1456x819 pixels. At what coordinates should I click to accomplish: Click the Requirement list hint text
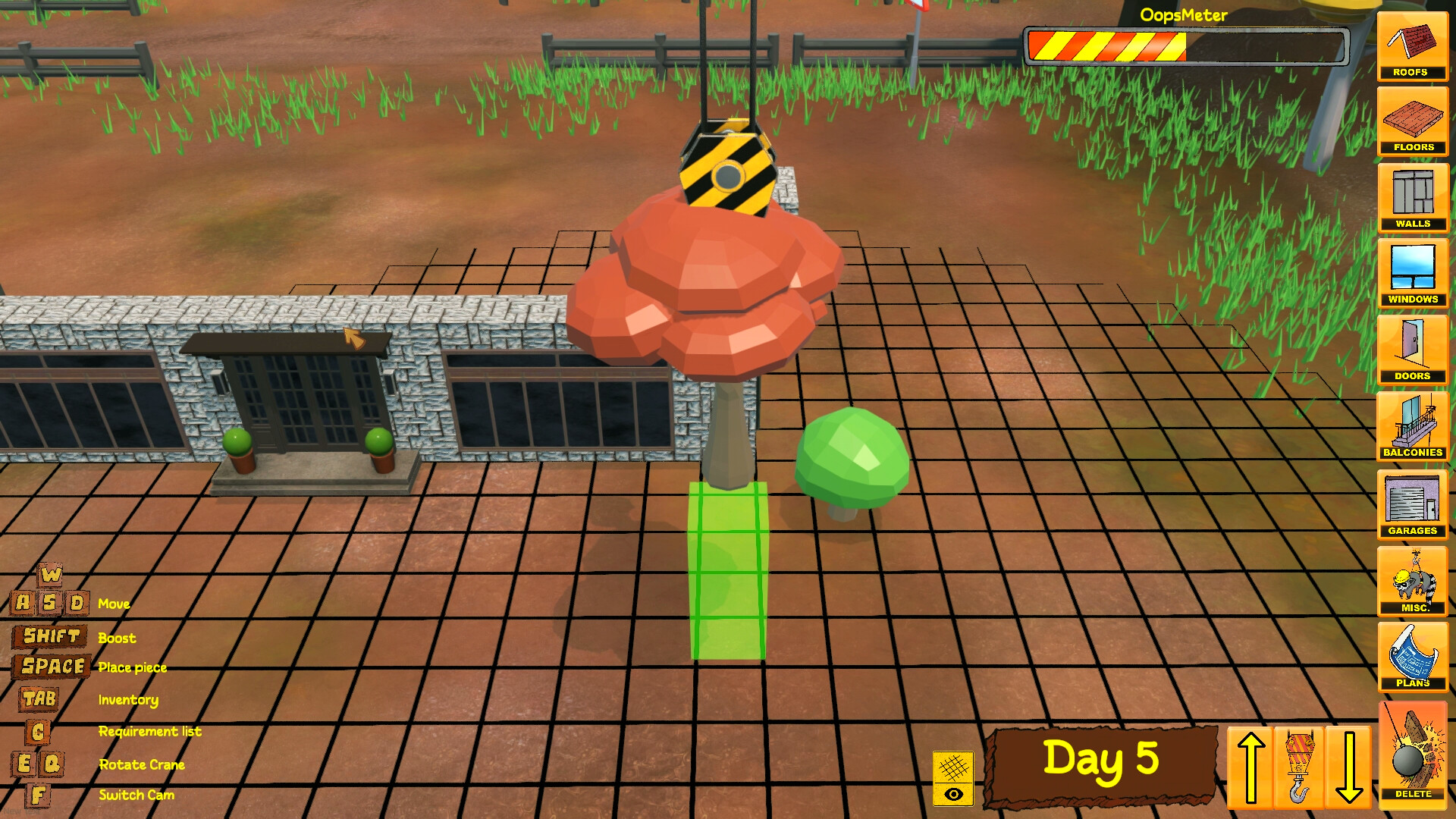point(149,731)
